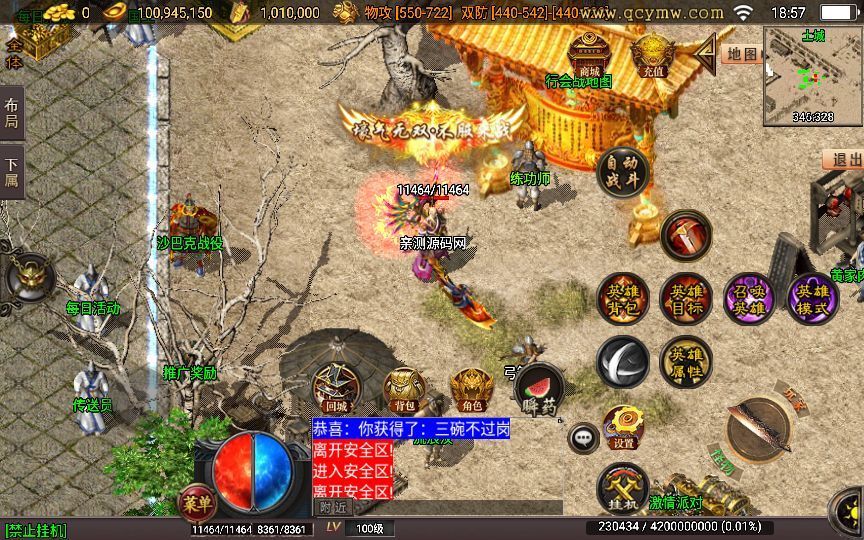Open the 角色 character panel

tap(470, 390)
